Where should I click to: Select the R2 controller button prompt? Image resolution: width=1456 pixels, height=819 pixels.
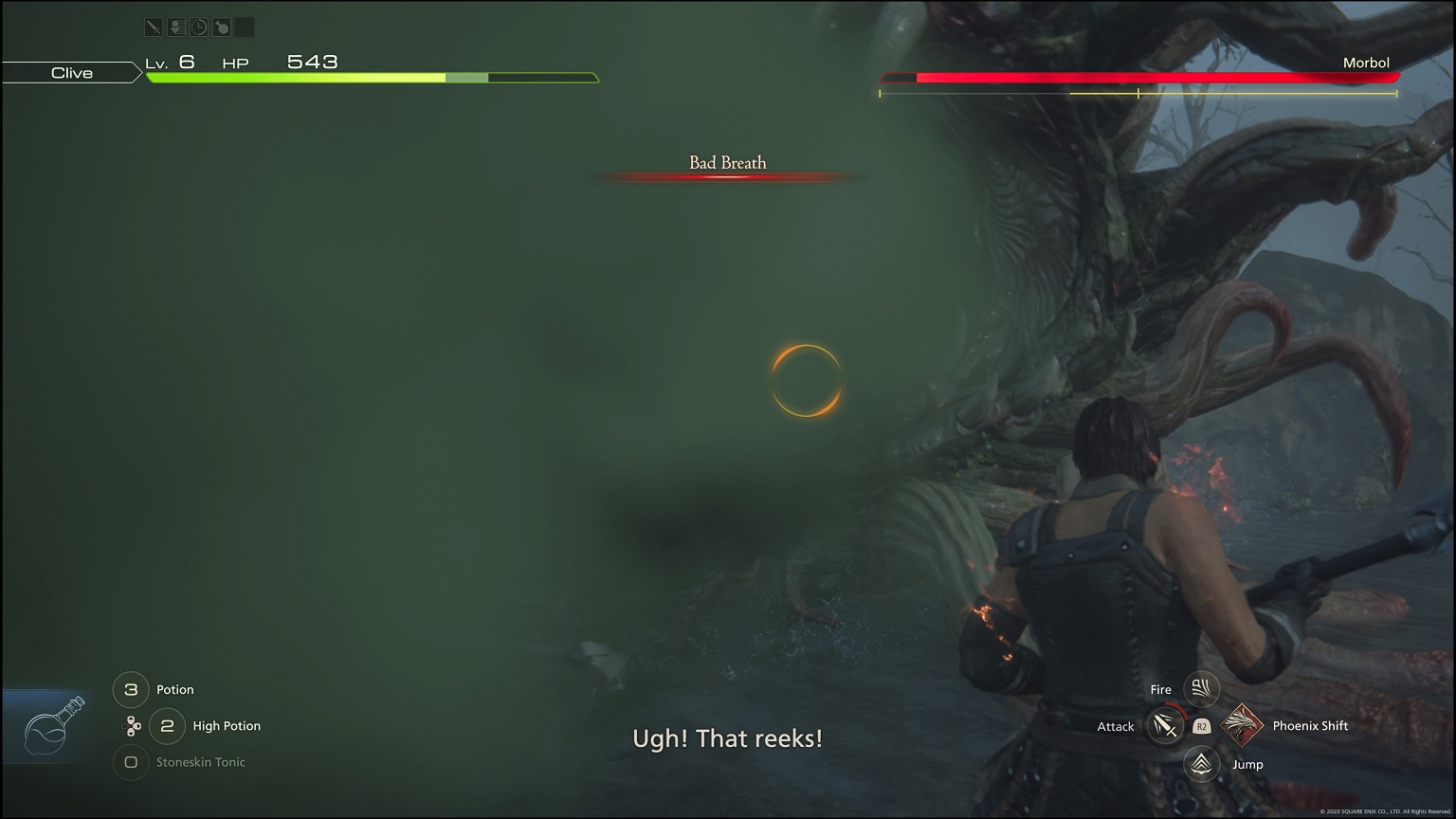tap(1201, 726)
